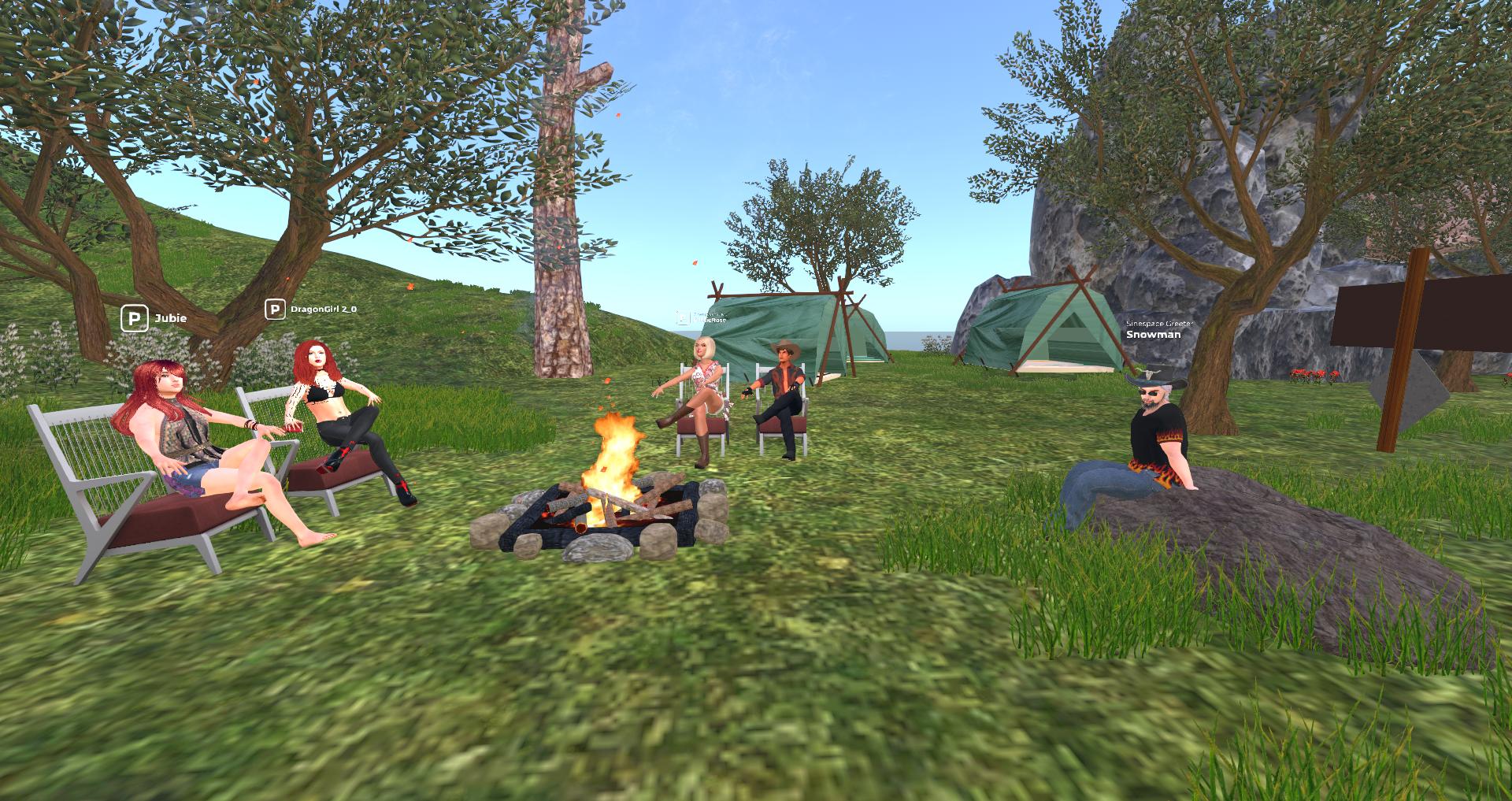Screen dimensions: 1512x801
Task: Click the Snowman greeter name label
Action: coord(1153,334)
